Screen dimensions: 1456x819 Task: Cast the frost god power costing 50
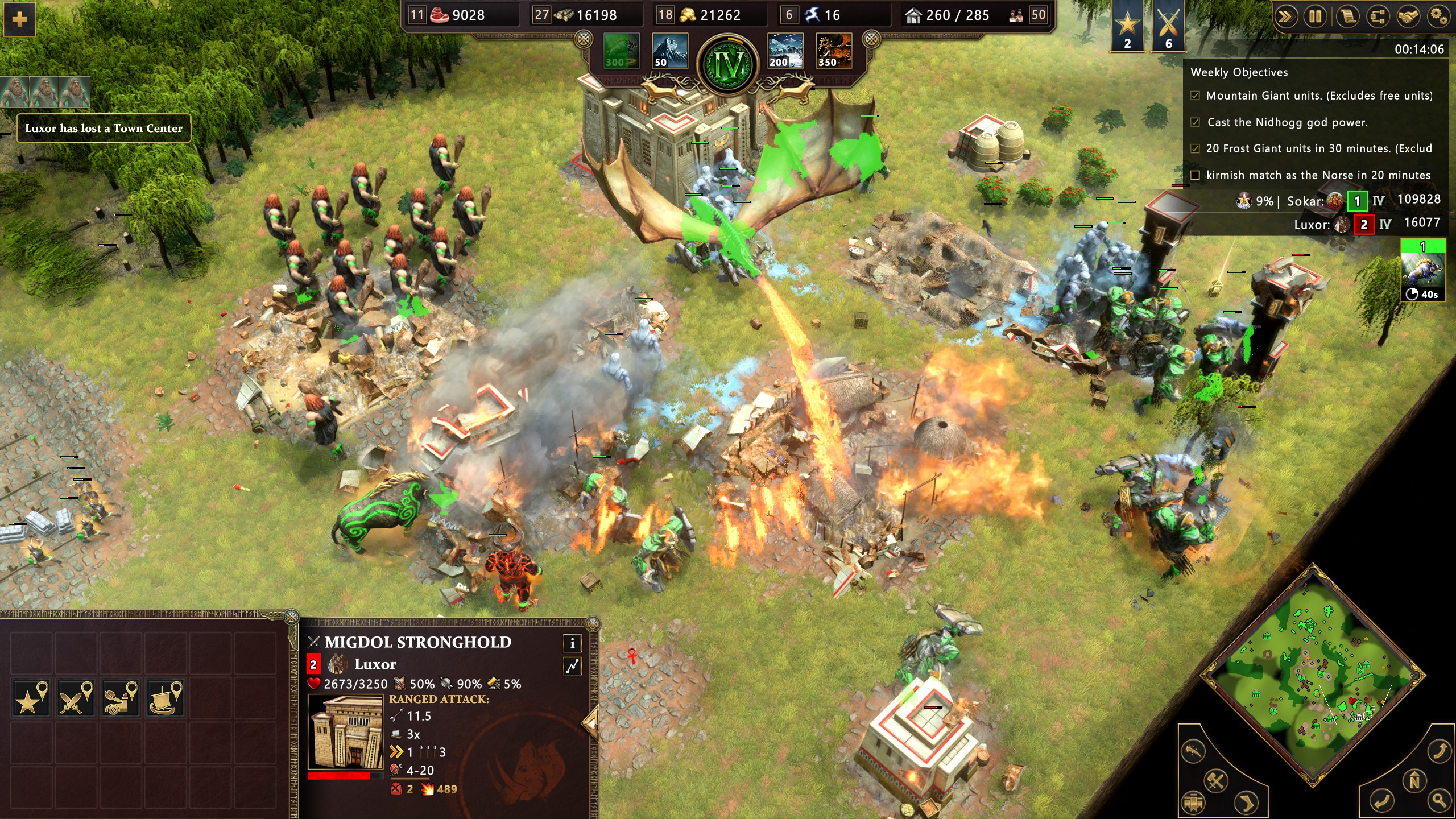(x=669, y=51)
